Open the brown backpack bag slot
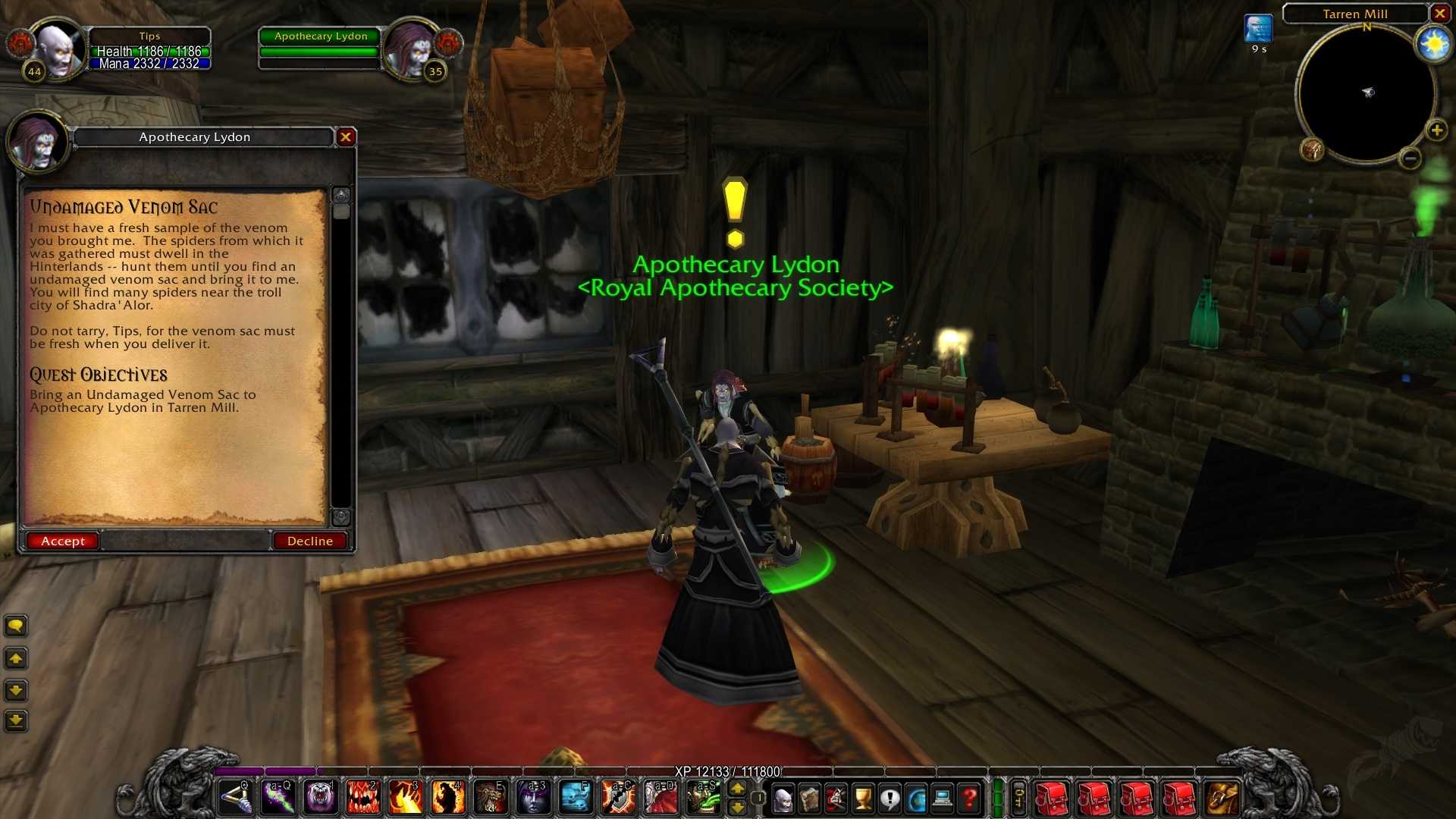This screenshot has height=819, width=1456. click(x=1222, y=799)
